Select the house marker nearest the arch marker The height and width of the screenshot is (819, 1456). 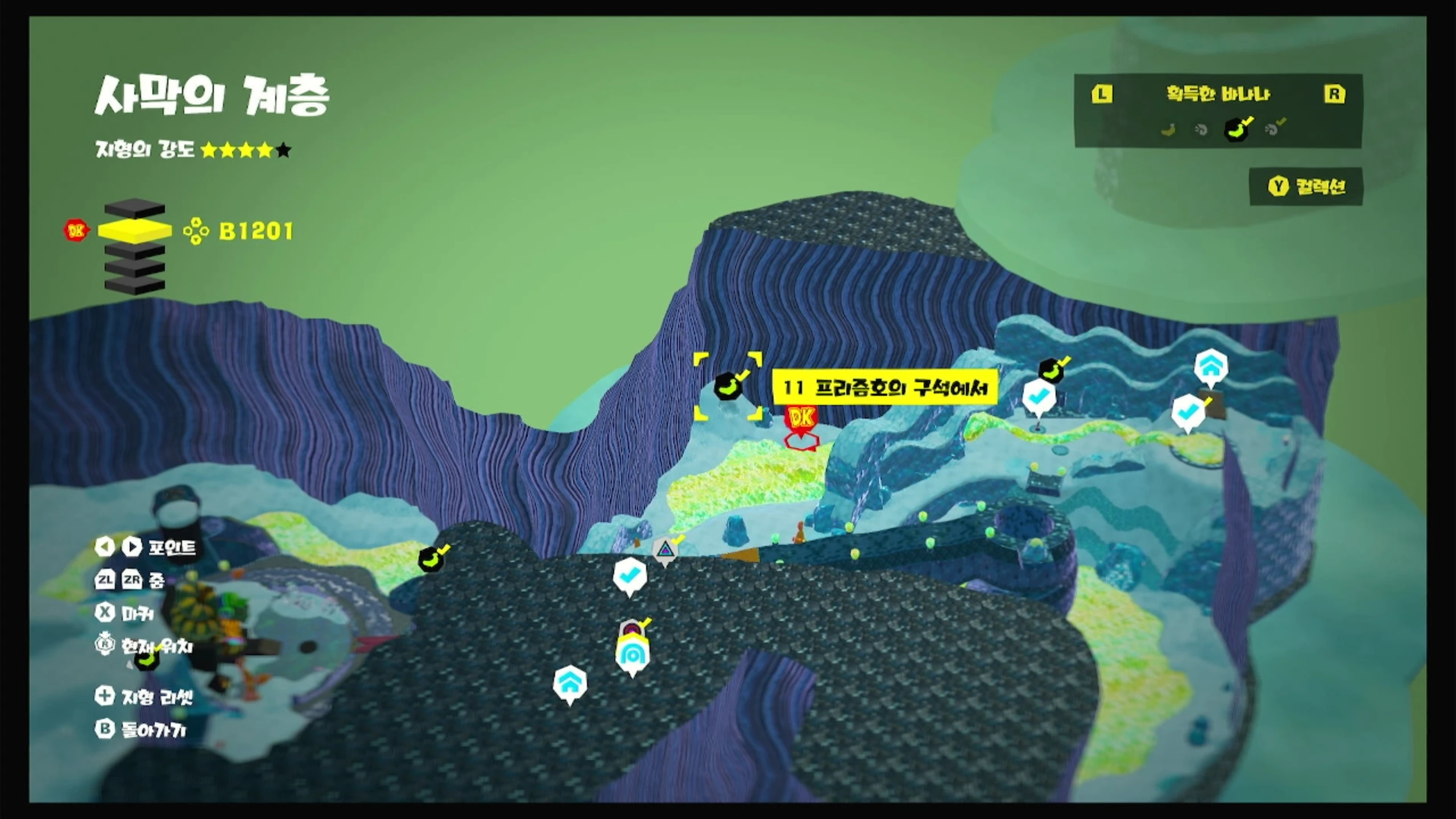(x=570, y=684)
